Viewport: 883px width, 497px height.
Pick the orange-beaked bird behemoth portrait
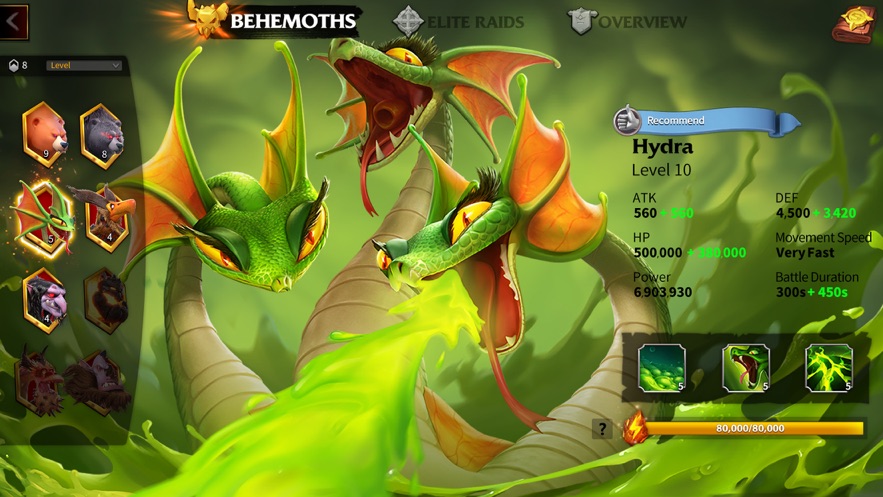(104, 215)
